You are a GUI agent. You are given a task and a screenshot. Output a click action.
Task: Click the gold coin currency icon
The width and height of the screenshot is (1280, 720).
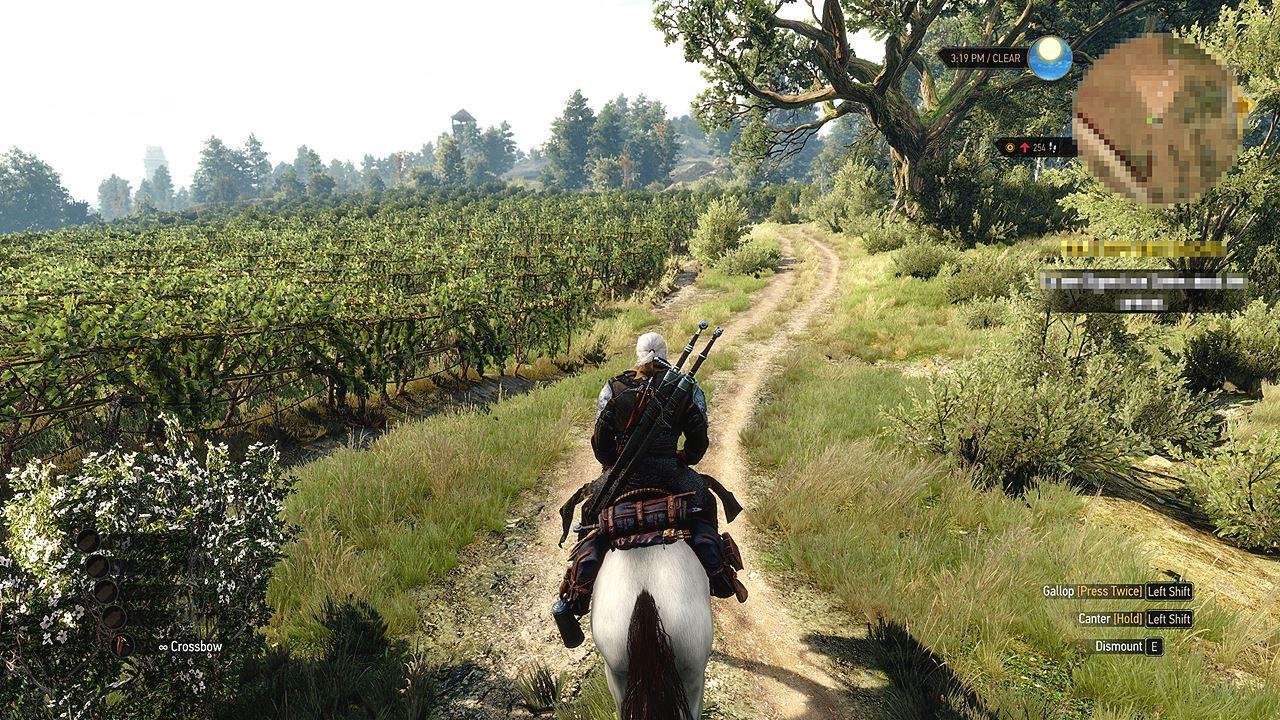tap(1010, 146)
